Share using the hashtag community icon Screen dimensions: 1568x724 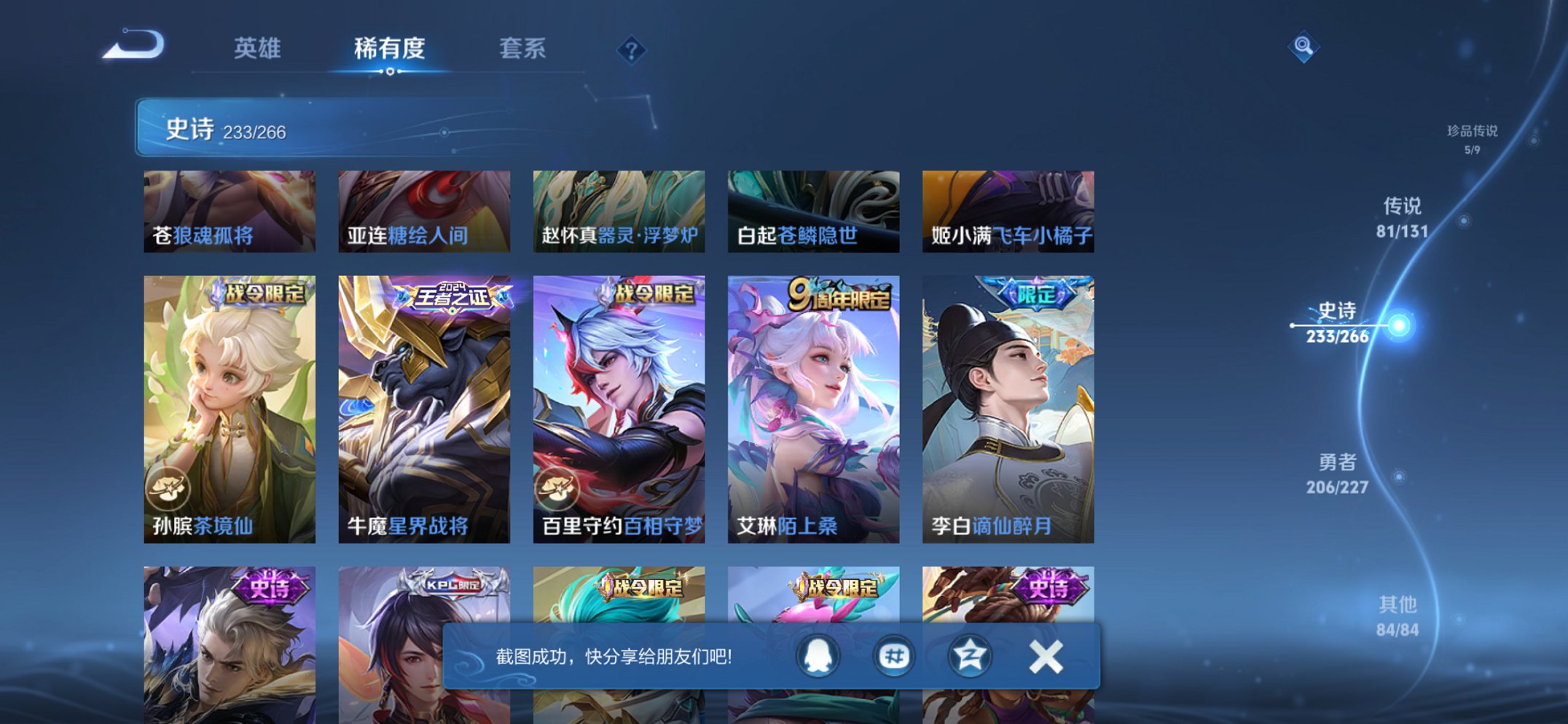pyautogui.click(x=893, y=656)
